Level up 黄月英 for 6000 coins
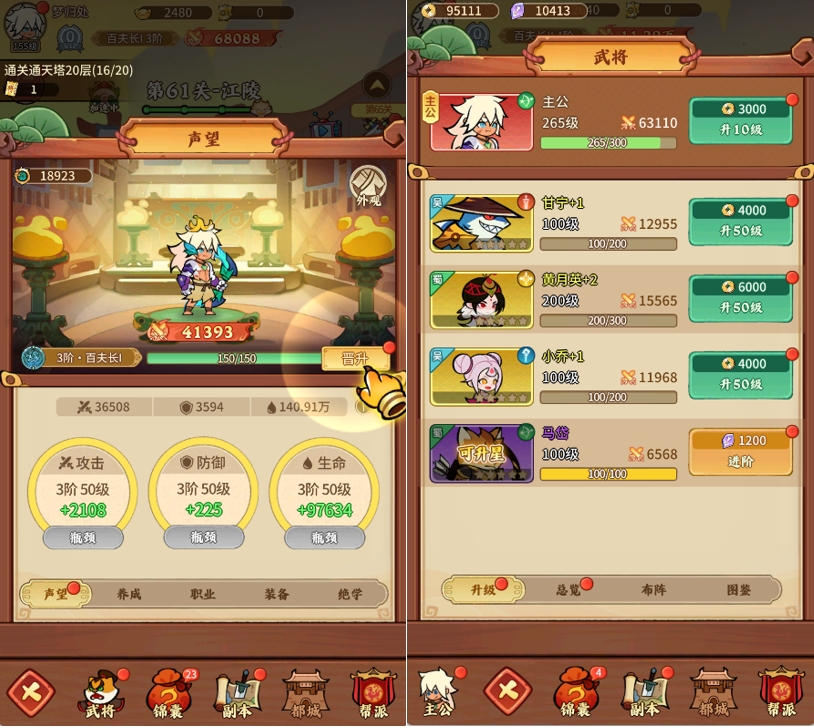The height and width of the screenshot is (728, 814). pyautogui.click(x=740, y=298)
